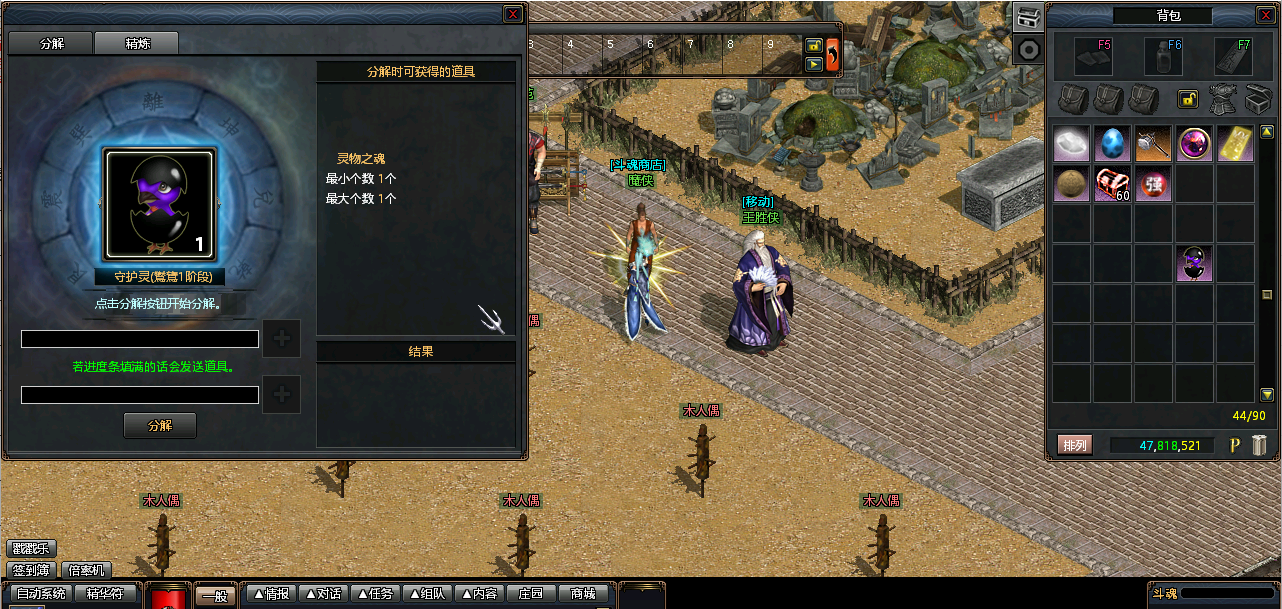The image size is (1282, 609).
Task: Close the decompose window
Action: [512, 14]
